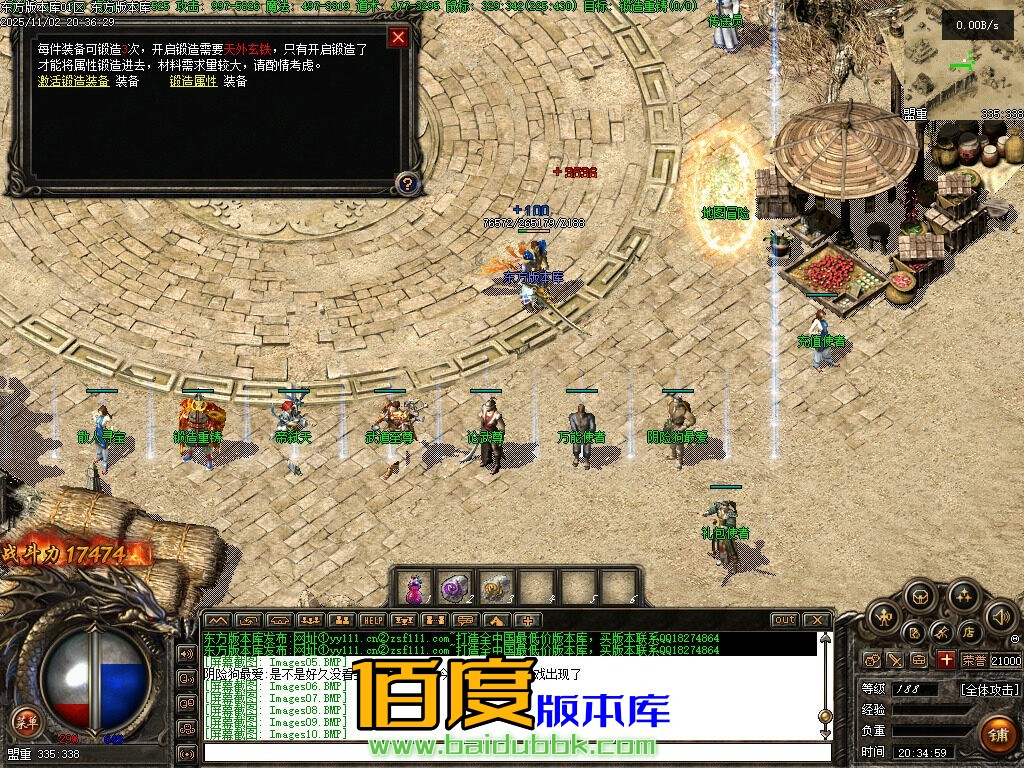This screenshot has width=1024, height=768.
Task: Use the pink potion in hotbar slot 1
Action: pyautogui.click(x=415, y=586)
